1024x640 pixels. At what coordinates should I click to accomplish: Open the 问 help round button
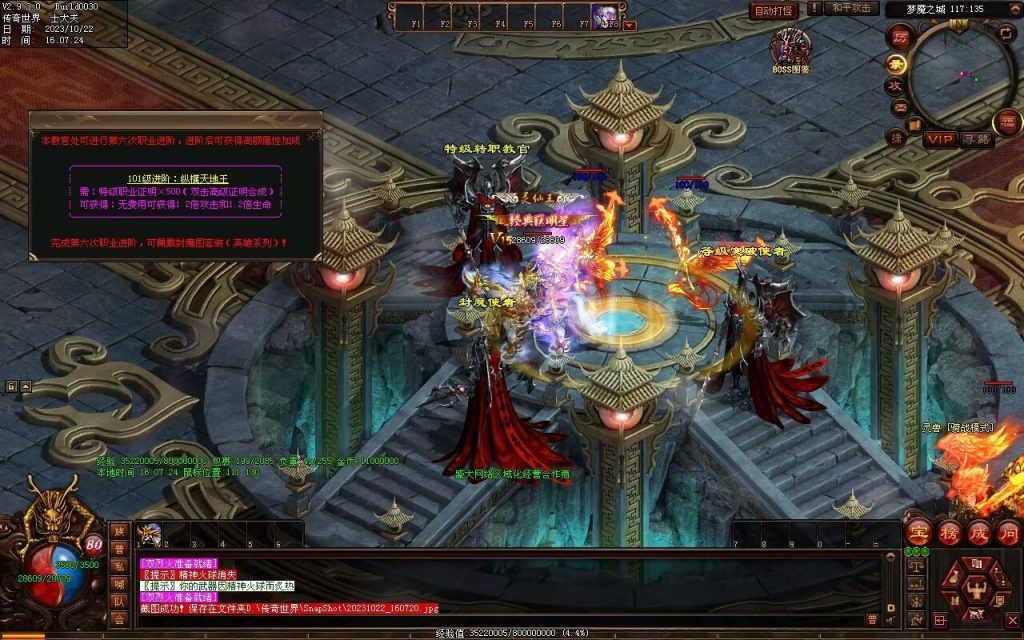click(1008, 532)
